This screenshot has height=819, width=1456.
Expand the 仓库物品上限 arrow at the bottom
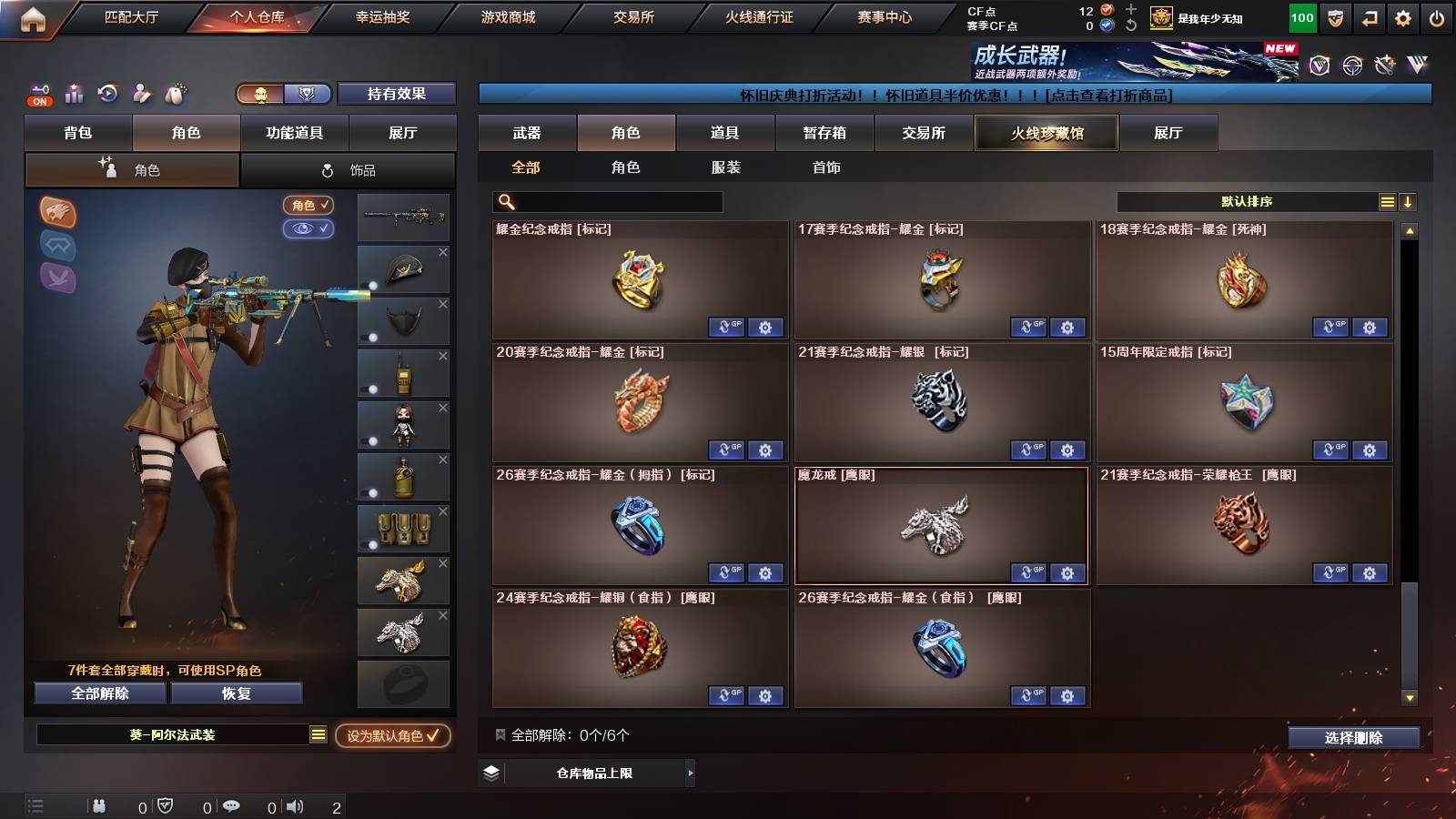(693, 773)
